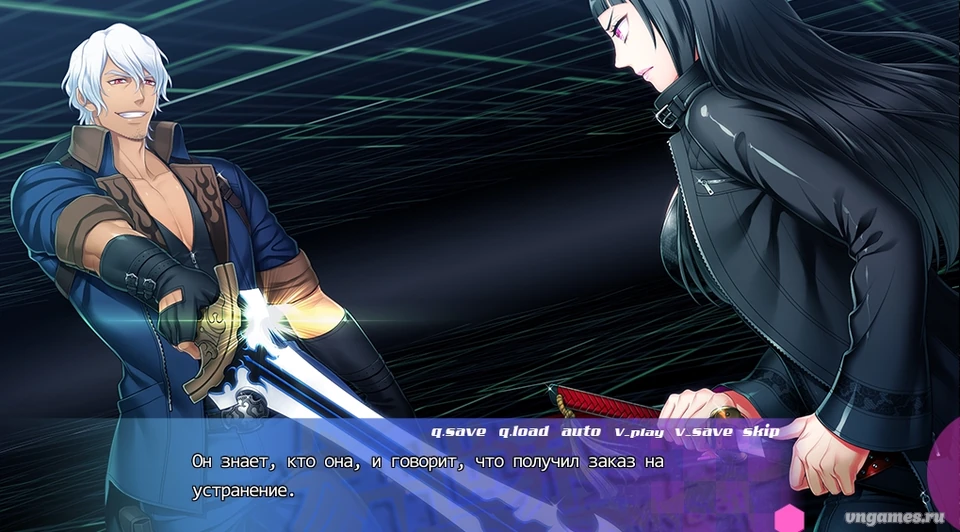
Task: Replay the voice line with v_play
Action: (x=637, y=432)
